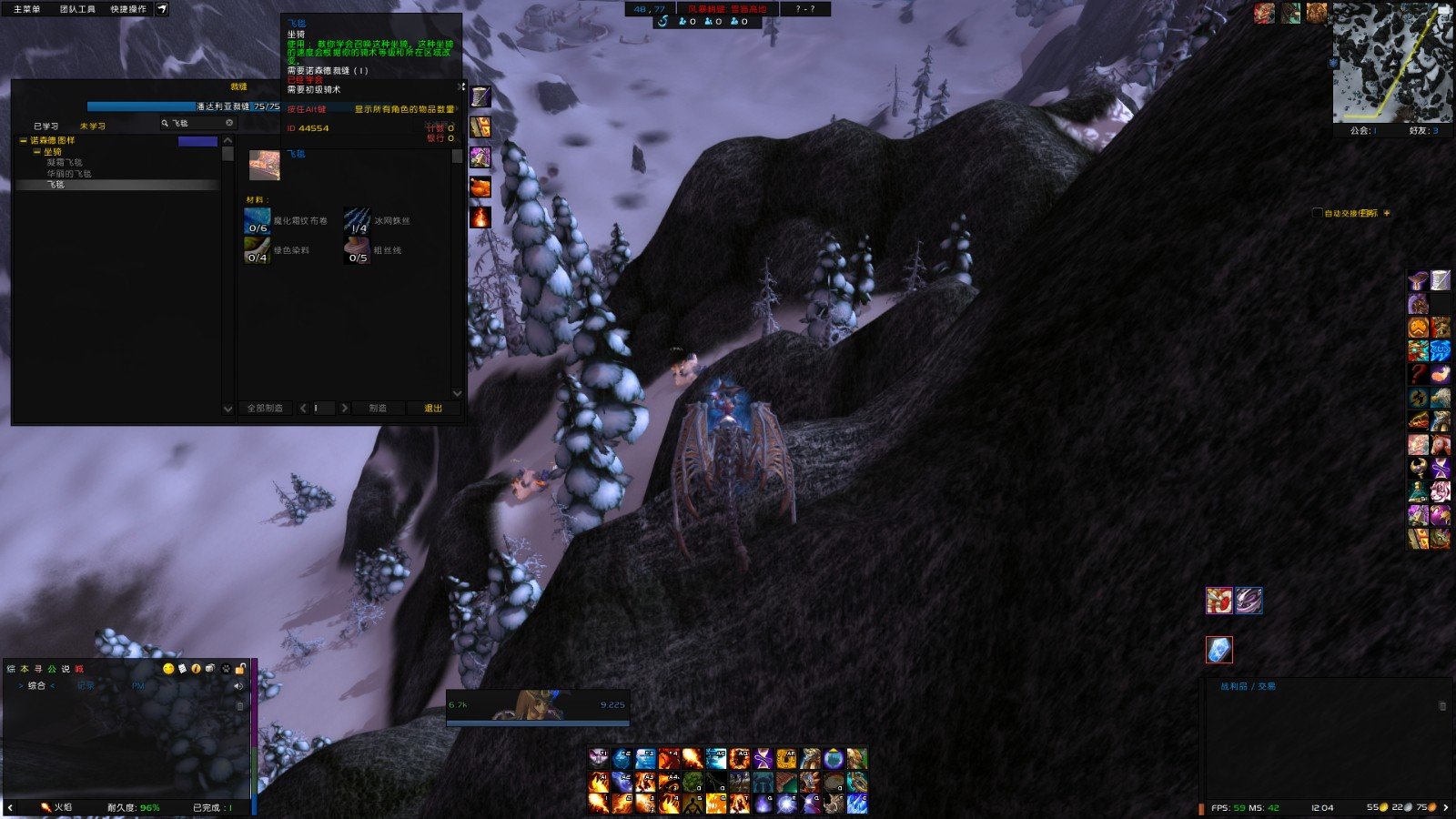Click the minimap

tap(1391, 62)
